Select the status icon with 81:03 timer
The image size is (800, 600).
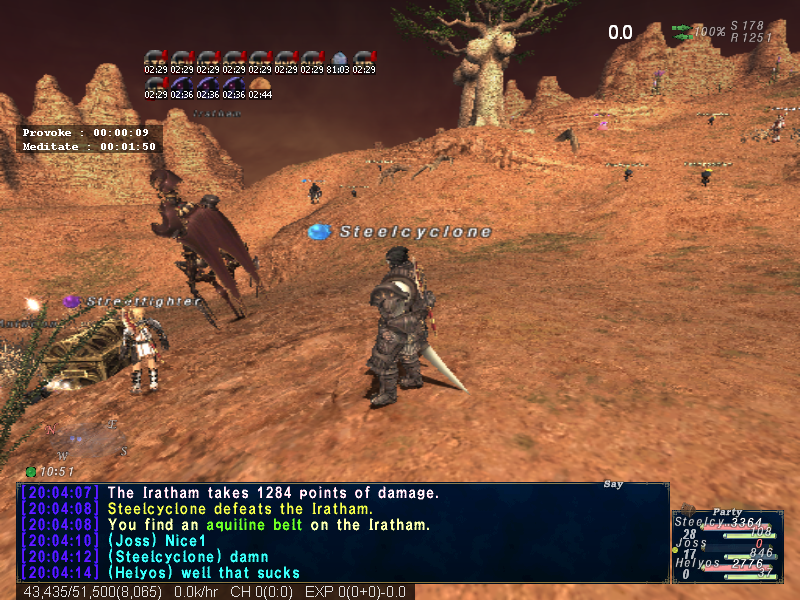pos(337,59)
